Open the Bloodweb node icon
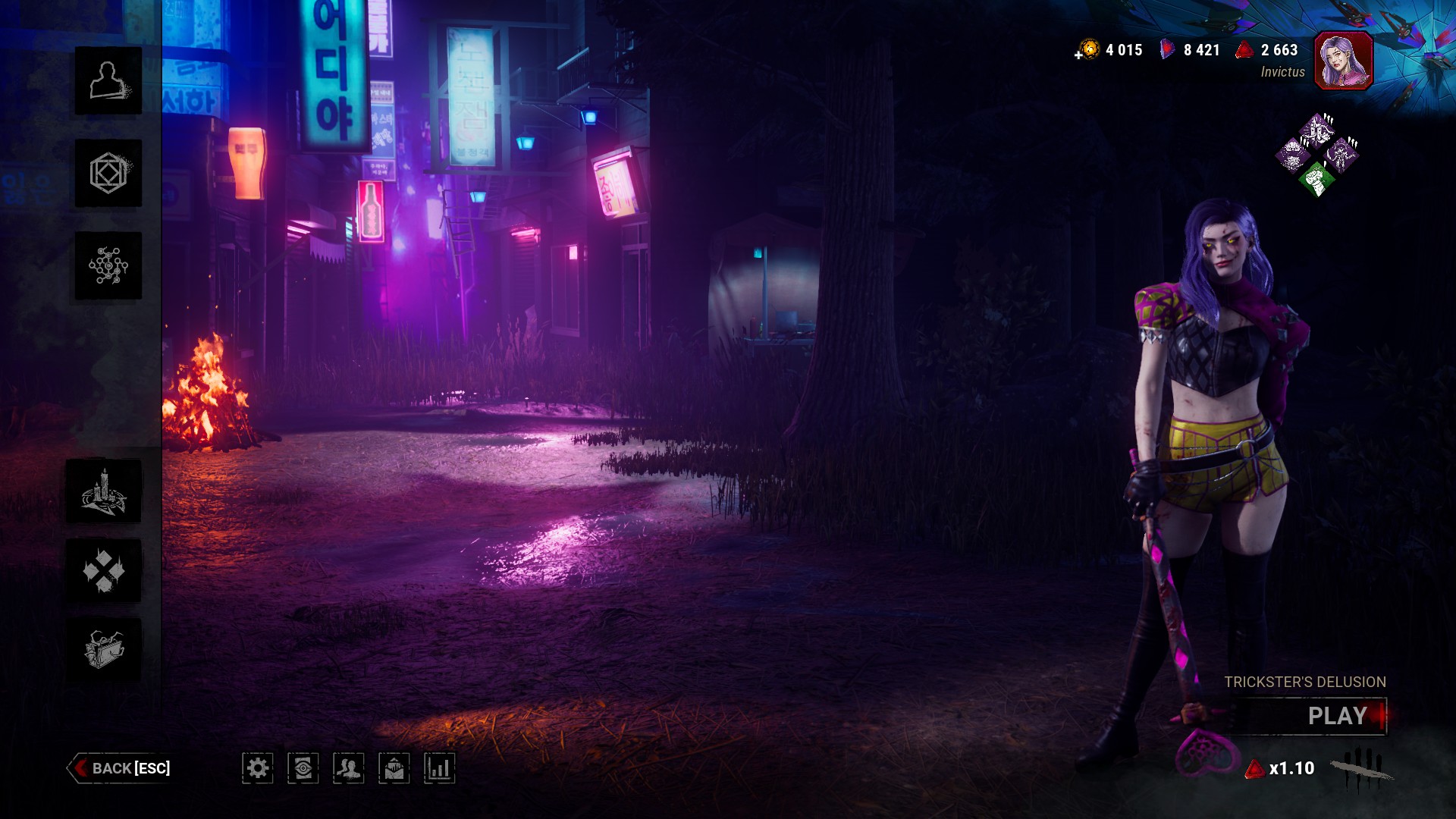 pyautogui.click(x=108, y=265)
